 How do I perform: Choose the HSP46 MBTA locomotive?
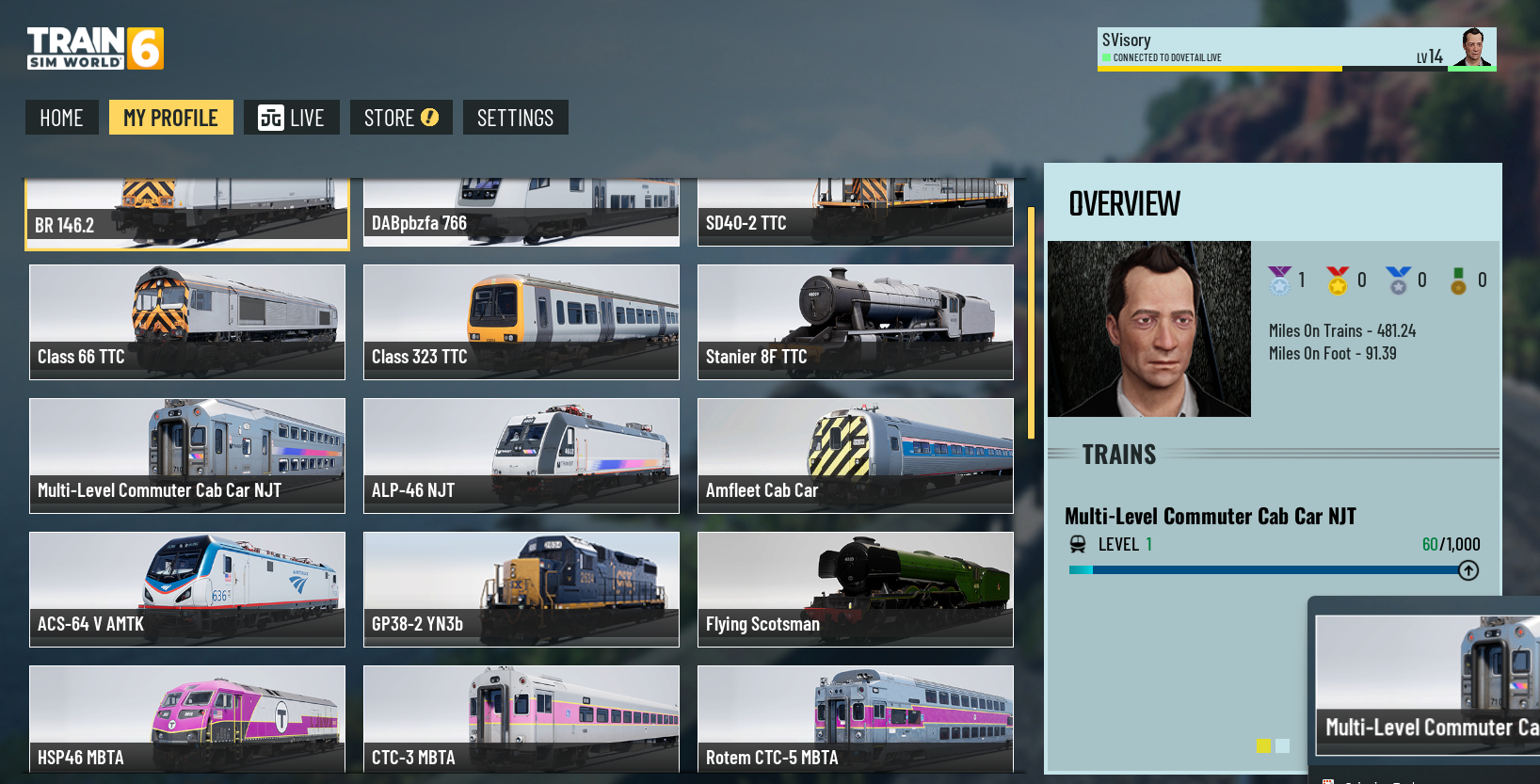point(186,719)
